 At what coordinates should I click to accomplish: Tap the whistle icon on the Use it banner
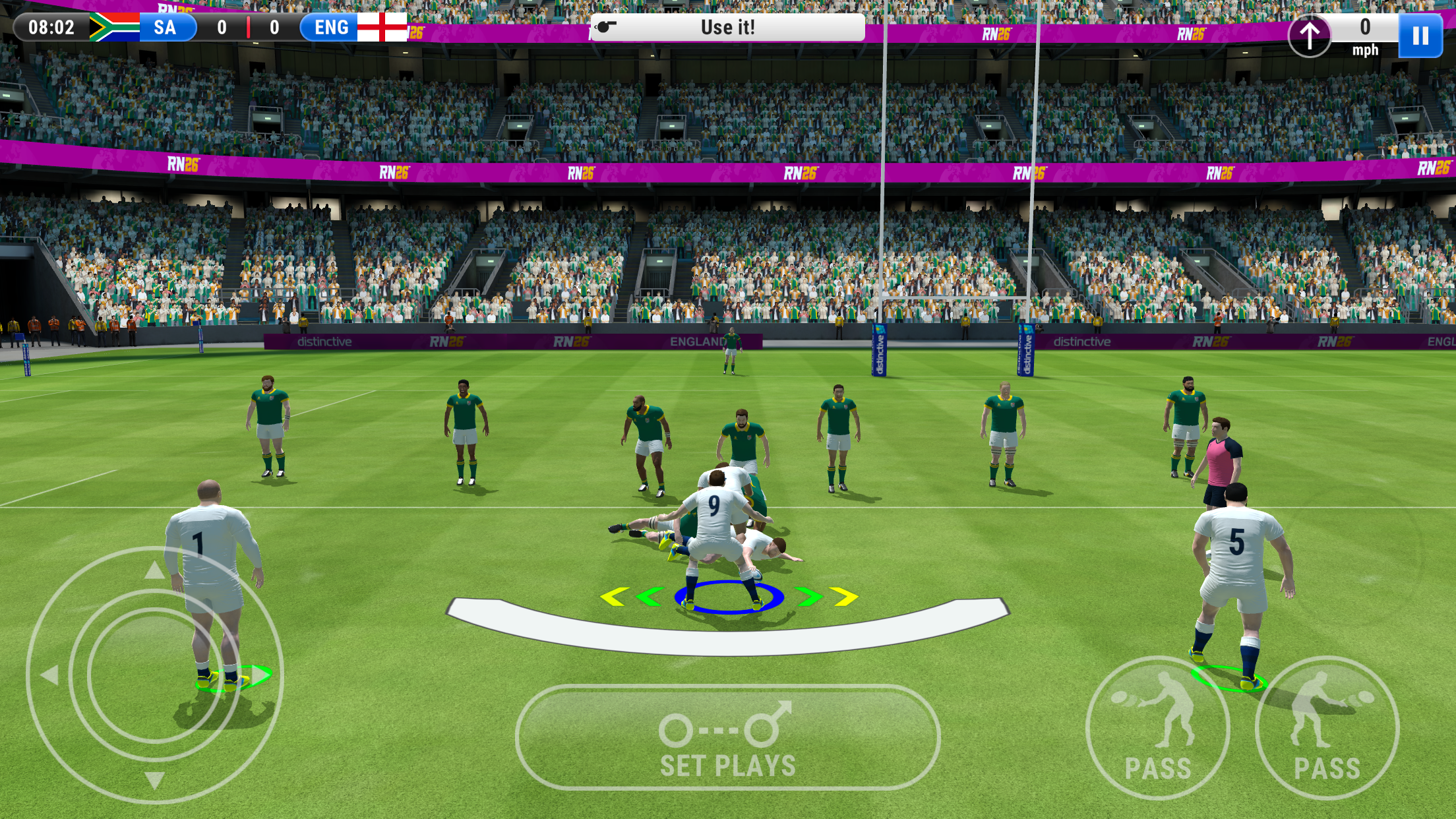pyautogui.click(x=605, y=26)
